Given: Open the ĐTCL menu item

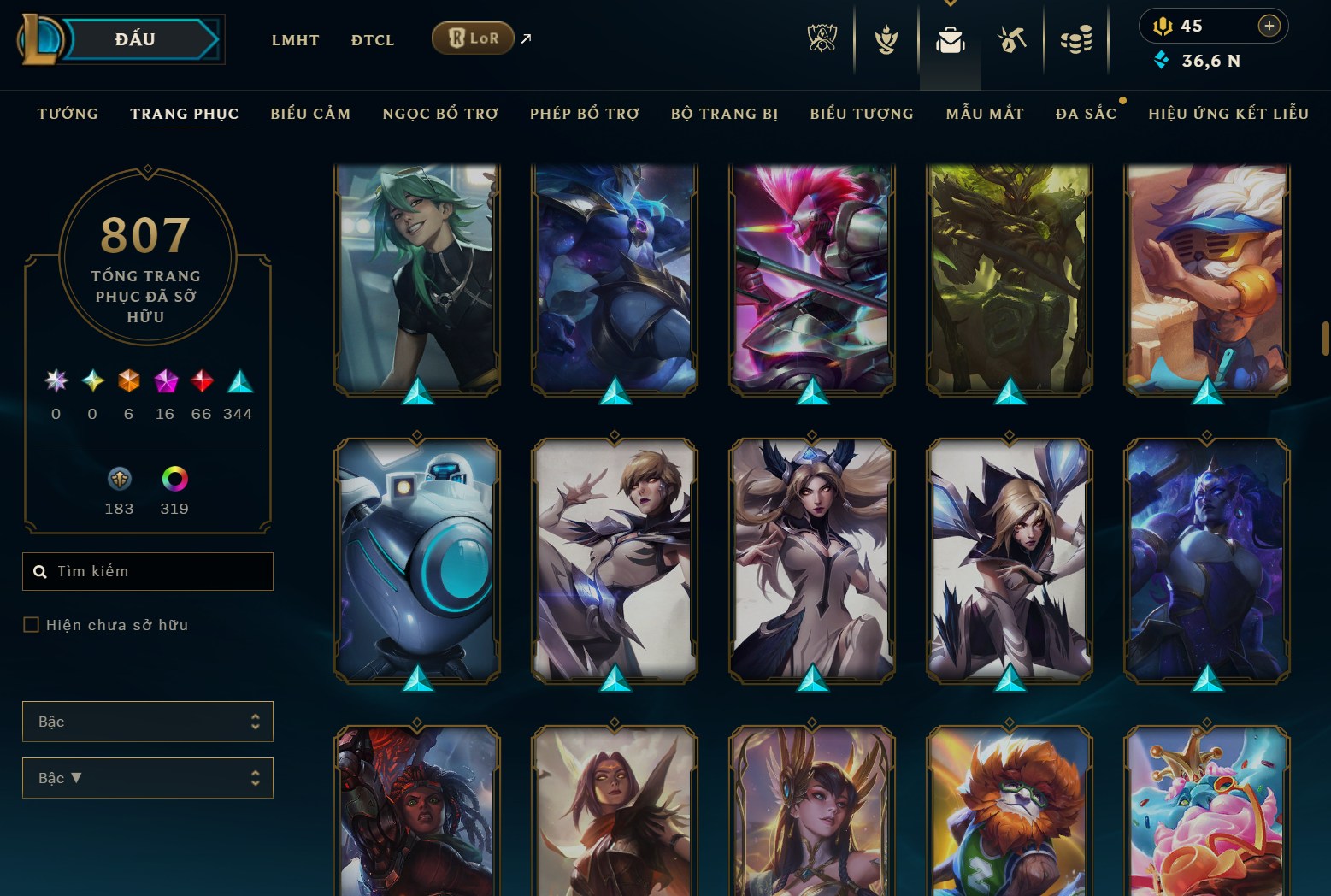Looking at the screenshot, I should (372, 39).
